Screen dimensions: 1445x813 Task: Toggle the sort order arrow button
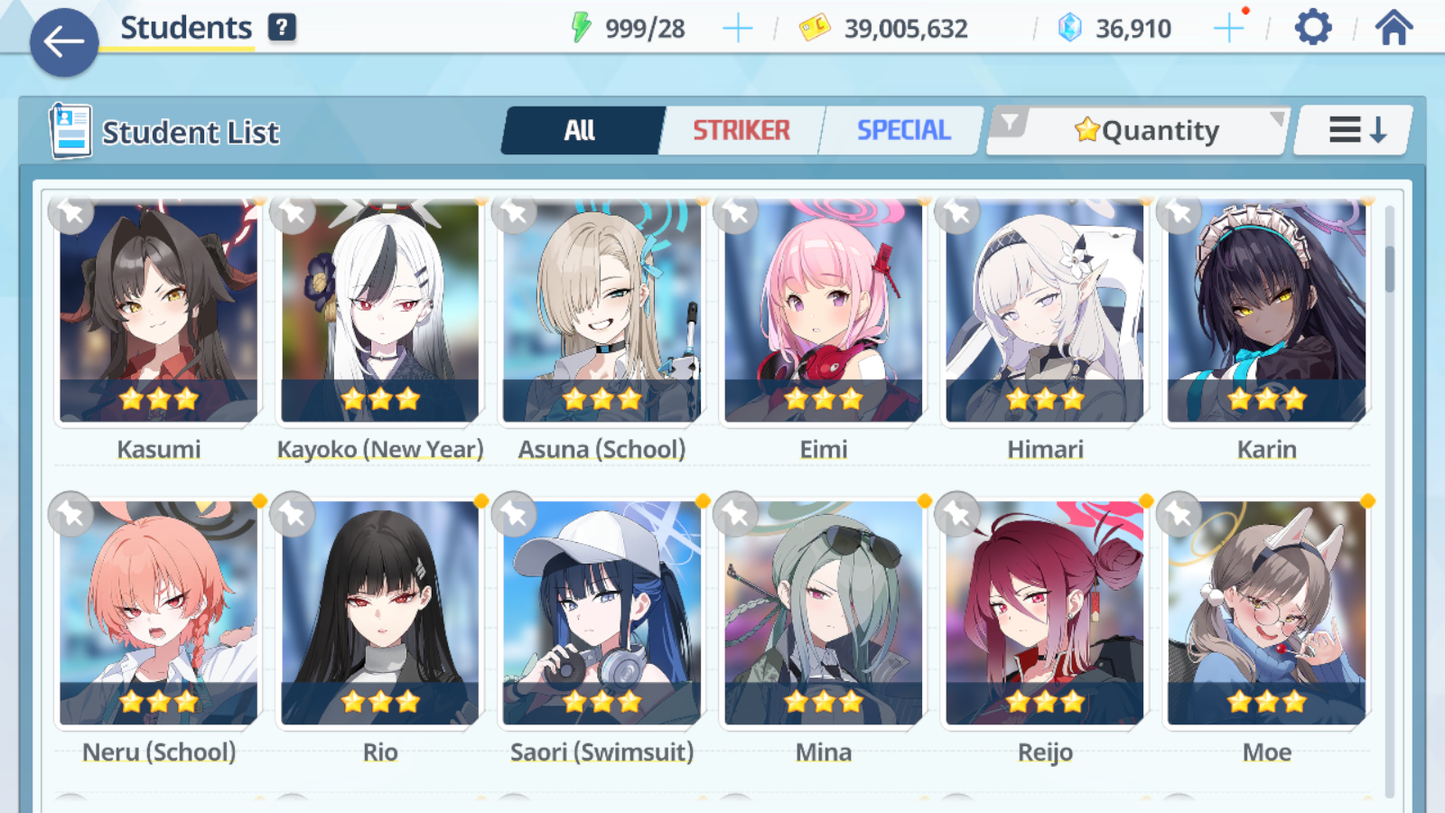(x=1355, y=130)
